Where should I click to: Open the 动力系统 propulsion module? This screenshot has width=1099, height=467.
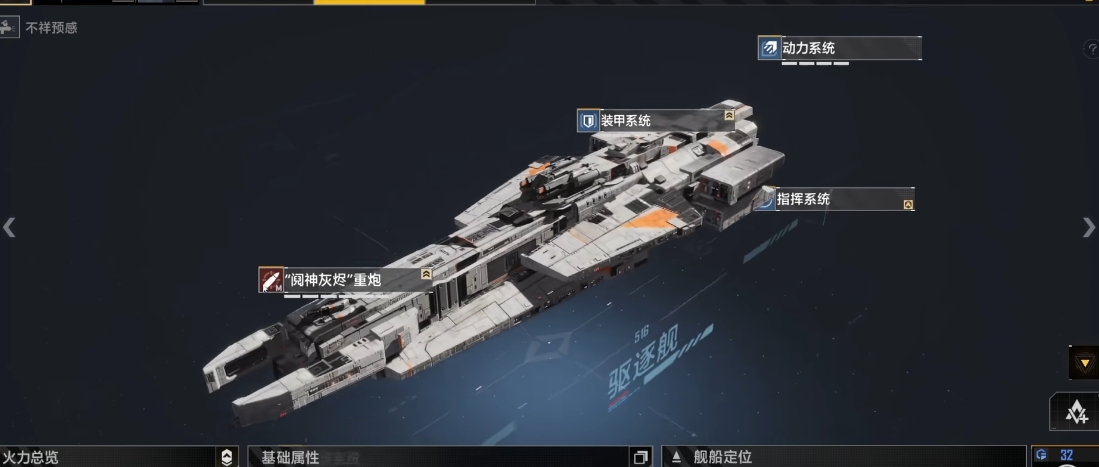tap(839, 48)
